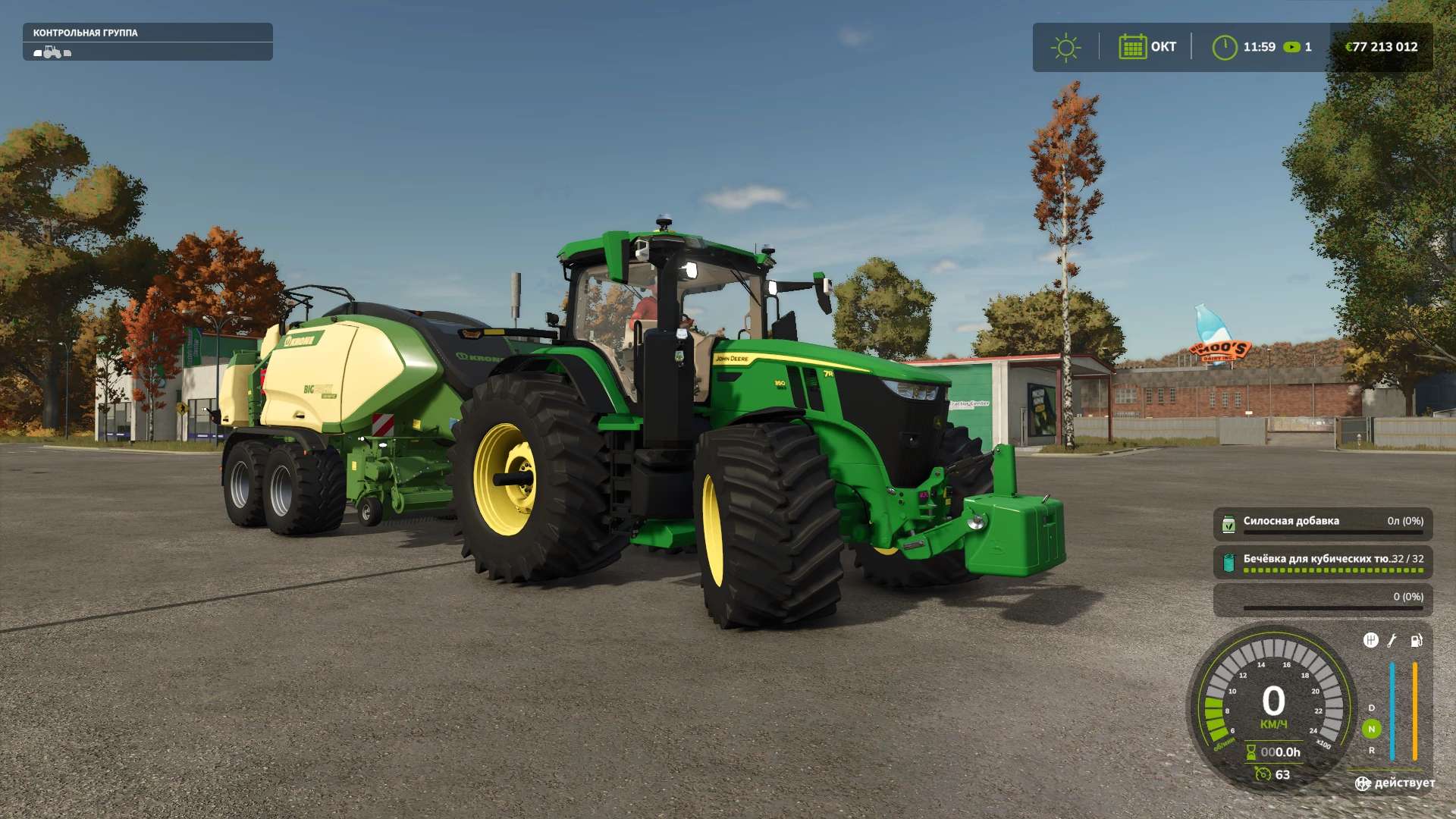
Task: Click the game clock icon
Action: point(1224,47)
